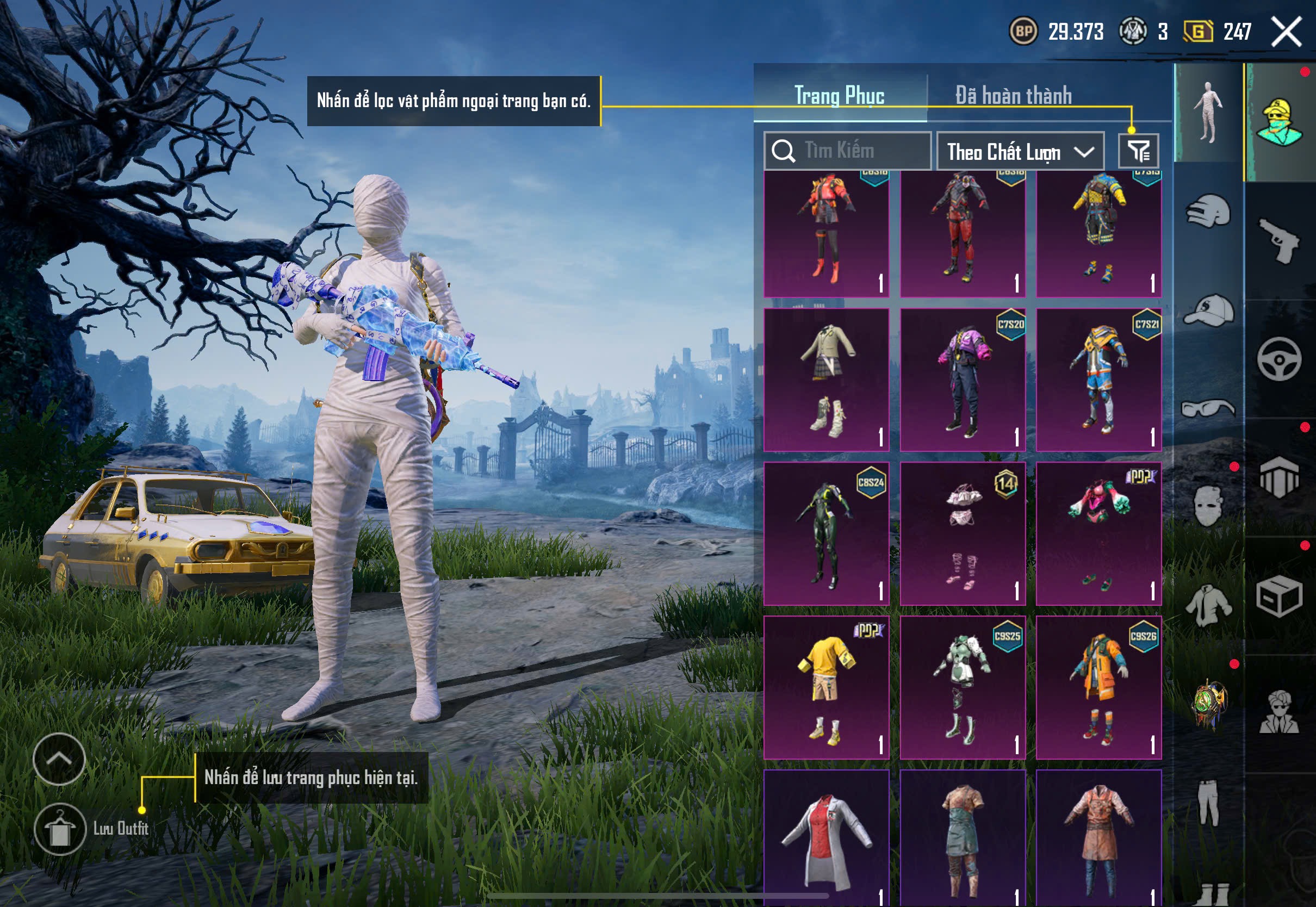Show the glasses category
This screenshot has height=907, width=1316.
coord(1208,408)
